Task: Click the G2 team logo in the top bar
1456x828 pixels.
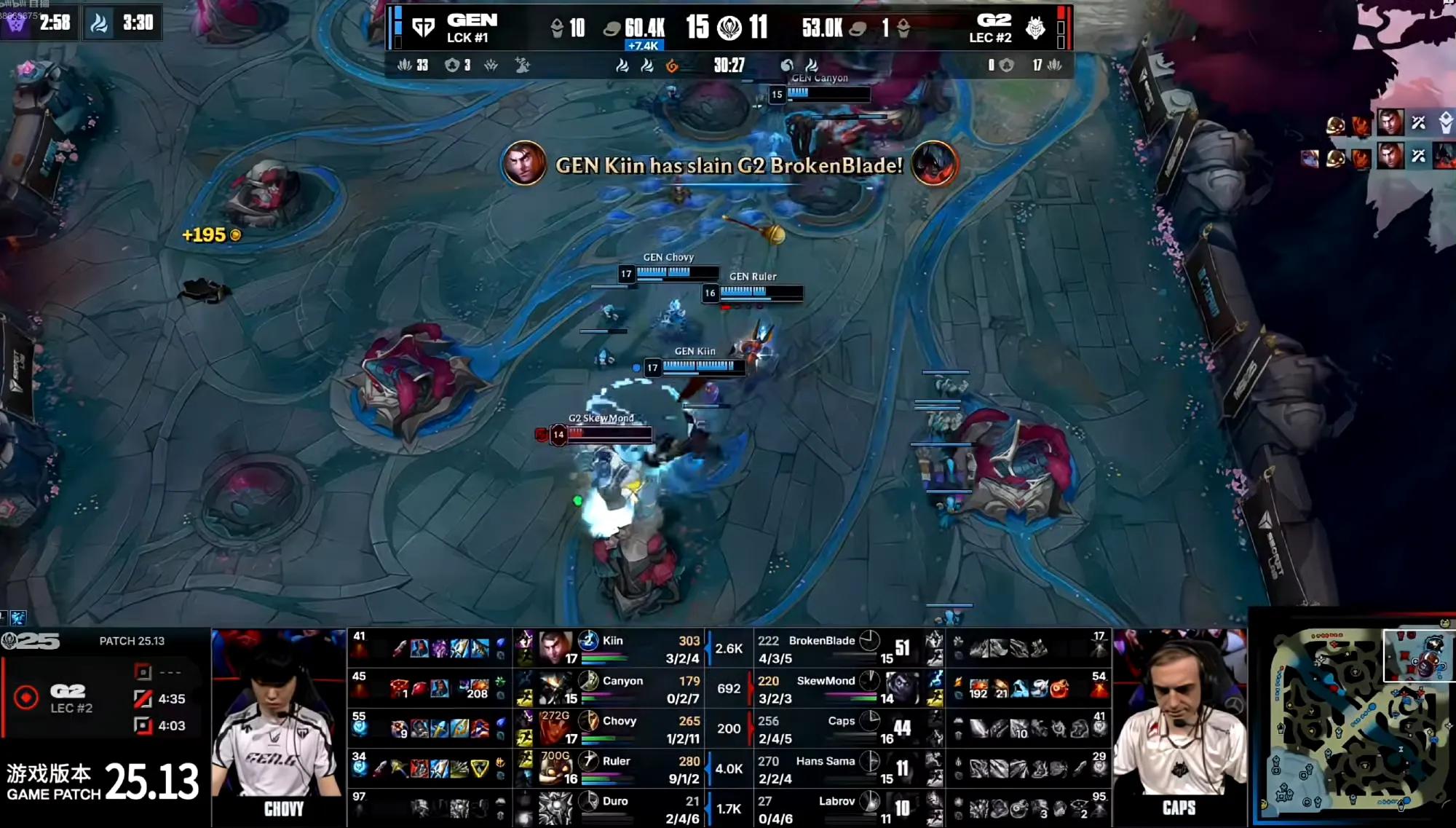Action: pyautogui.click(x=1035, y=28)
